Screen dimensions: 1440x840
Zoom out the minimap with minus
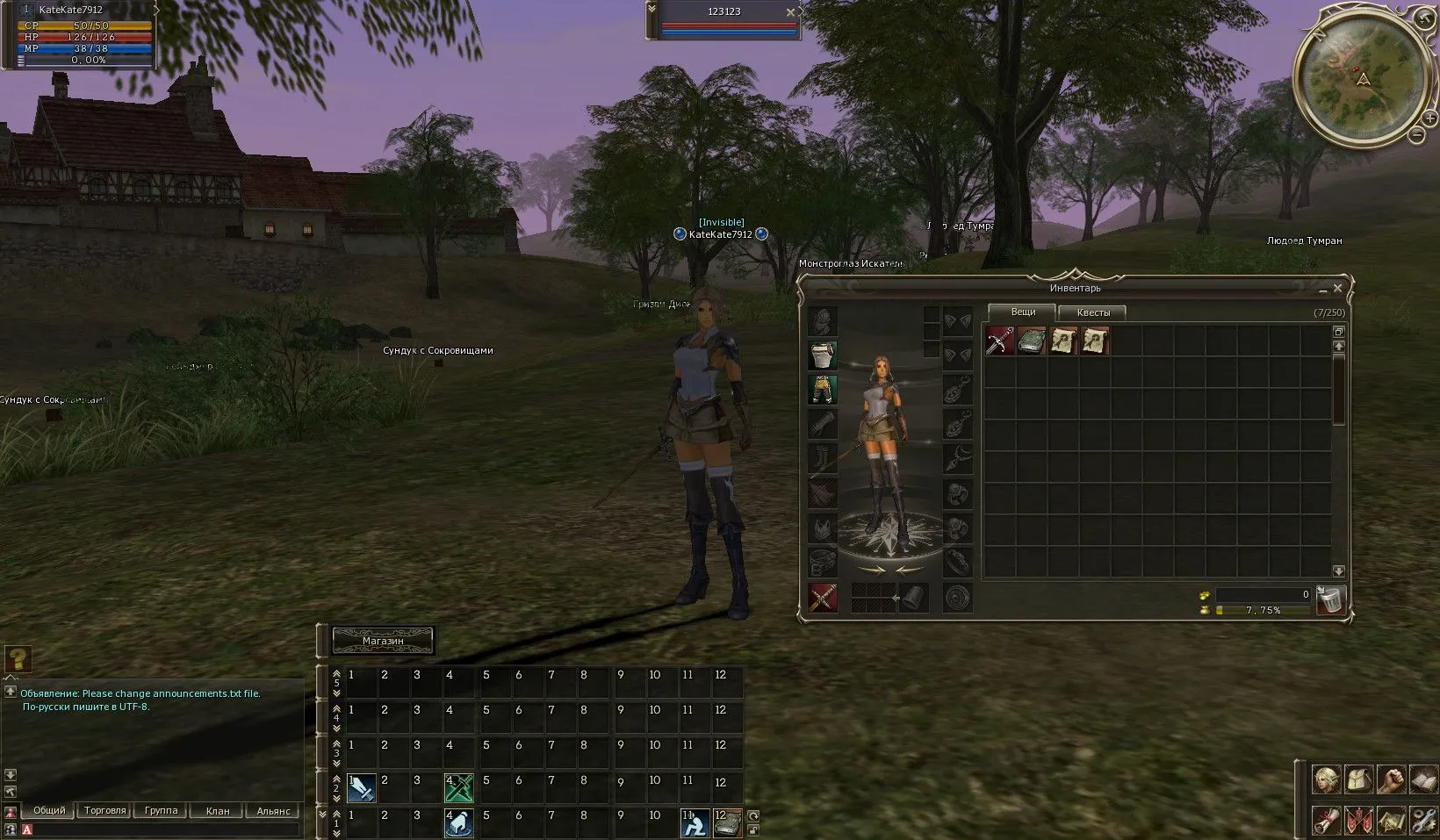click(x=1416, y=134)
